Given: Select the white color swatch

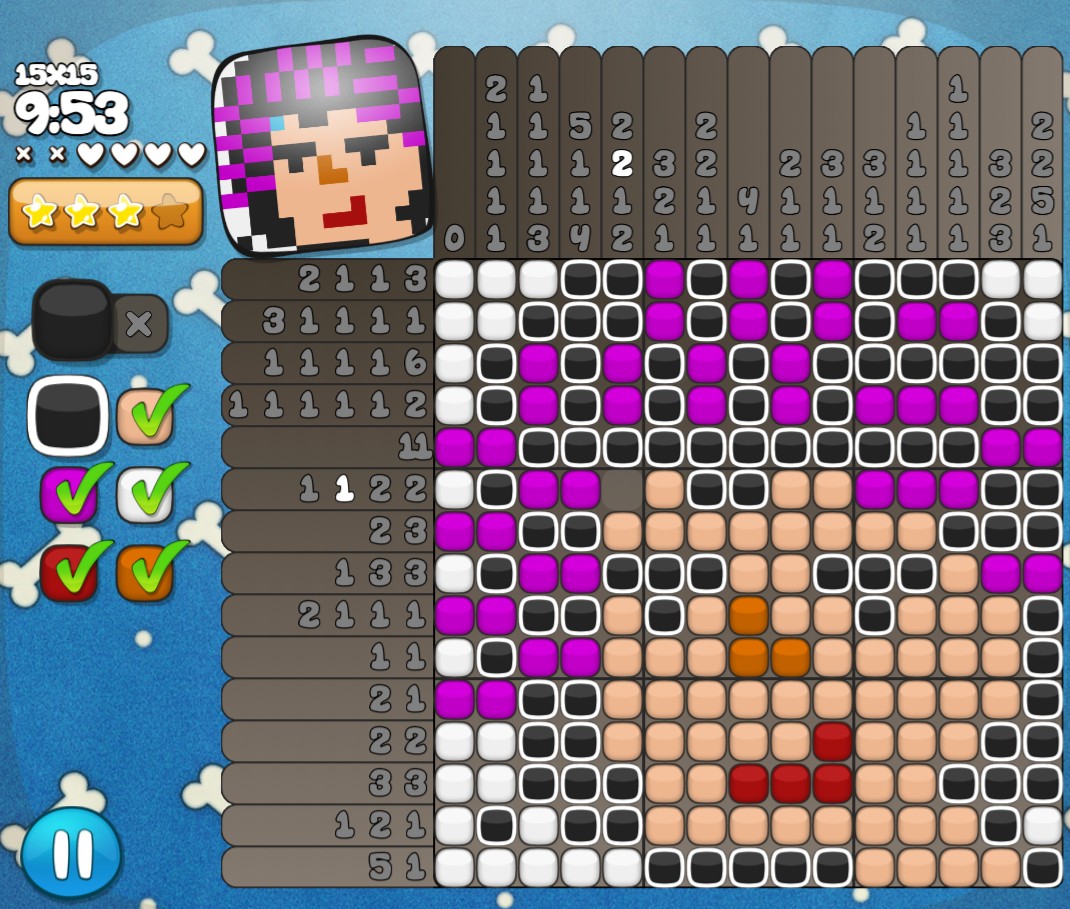Looking at the screenshot, I should point(146,493).
